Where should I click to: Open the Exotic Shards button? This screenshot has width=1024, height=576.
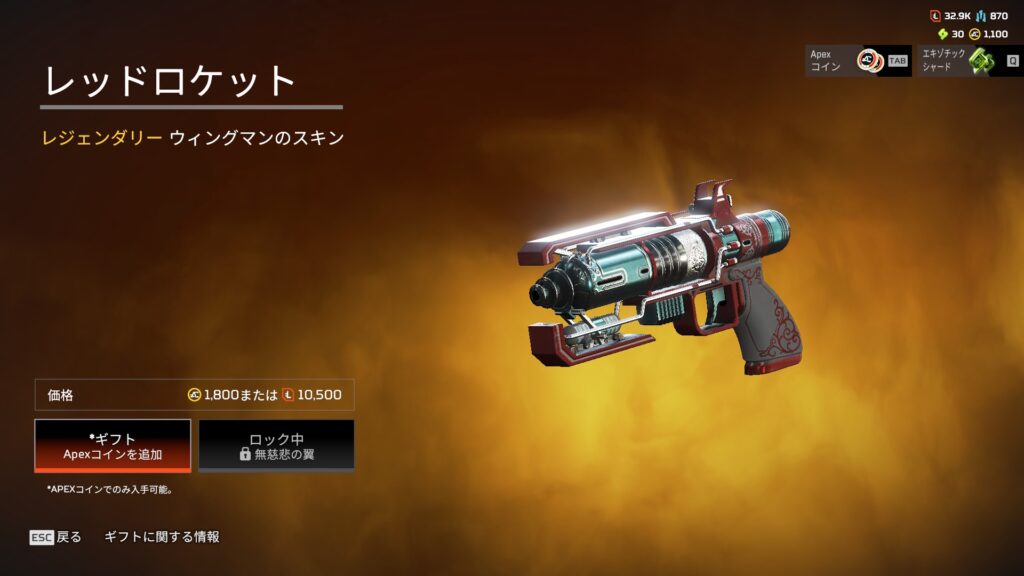(968, 60)
